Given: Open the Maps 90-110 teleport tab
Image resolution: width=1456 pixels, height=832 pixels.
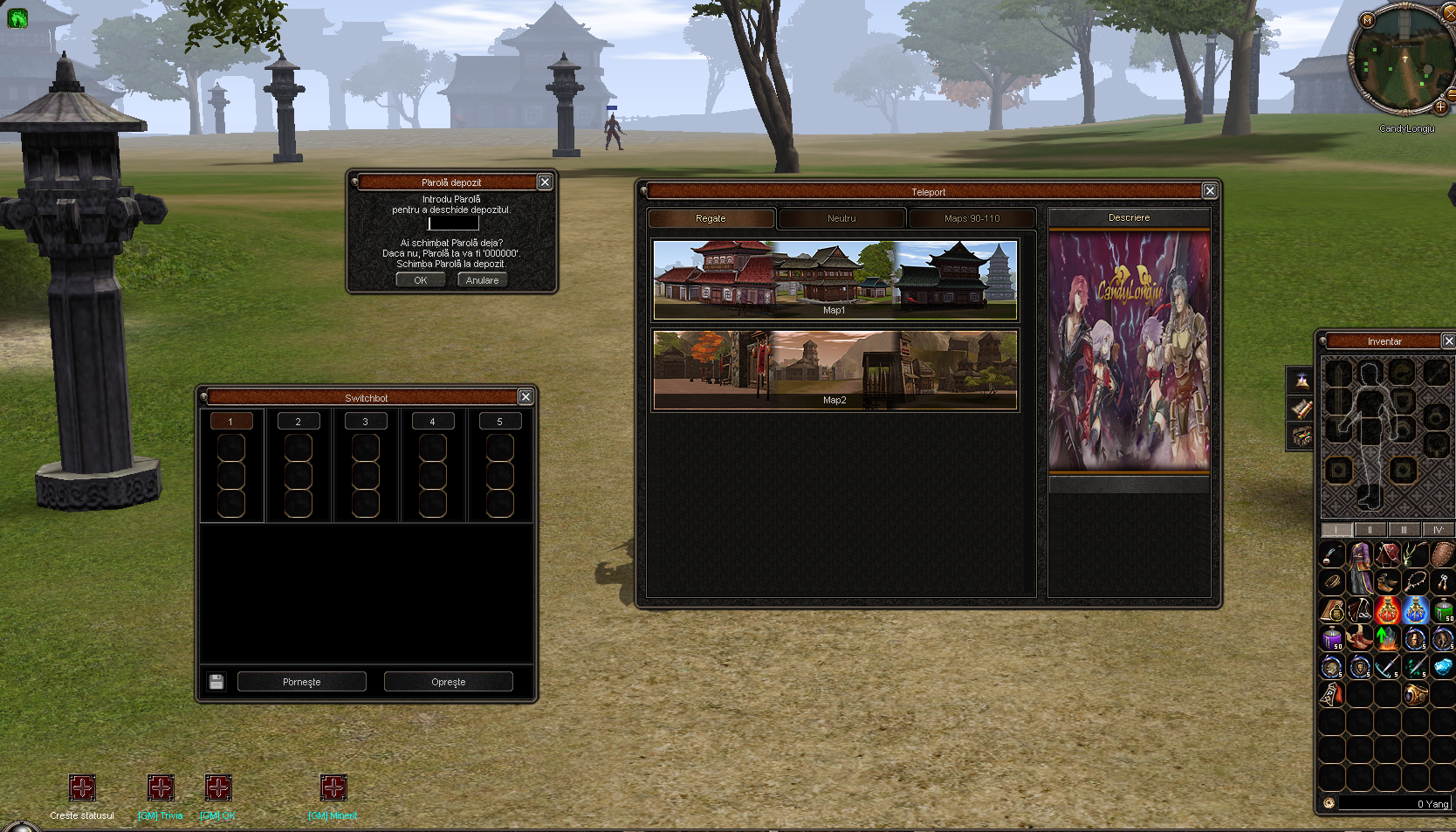Looking at the screenshot, I should pos(972,218).
